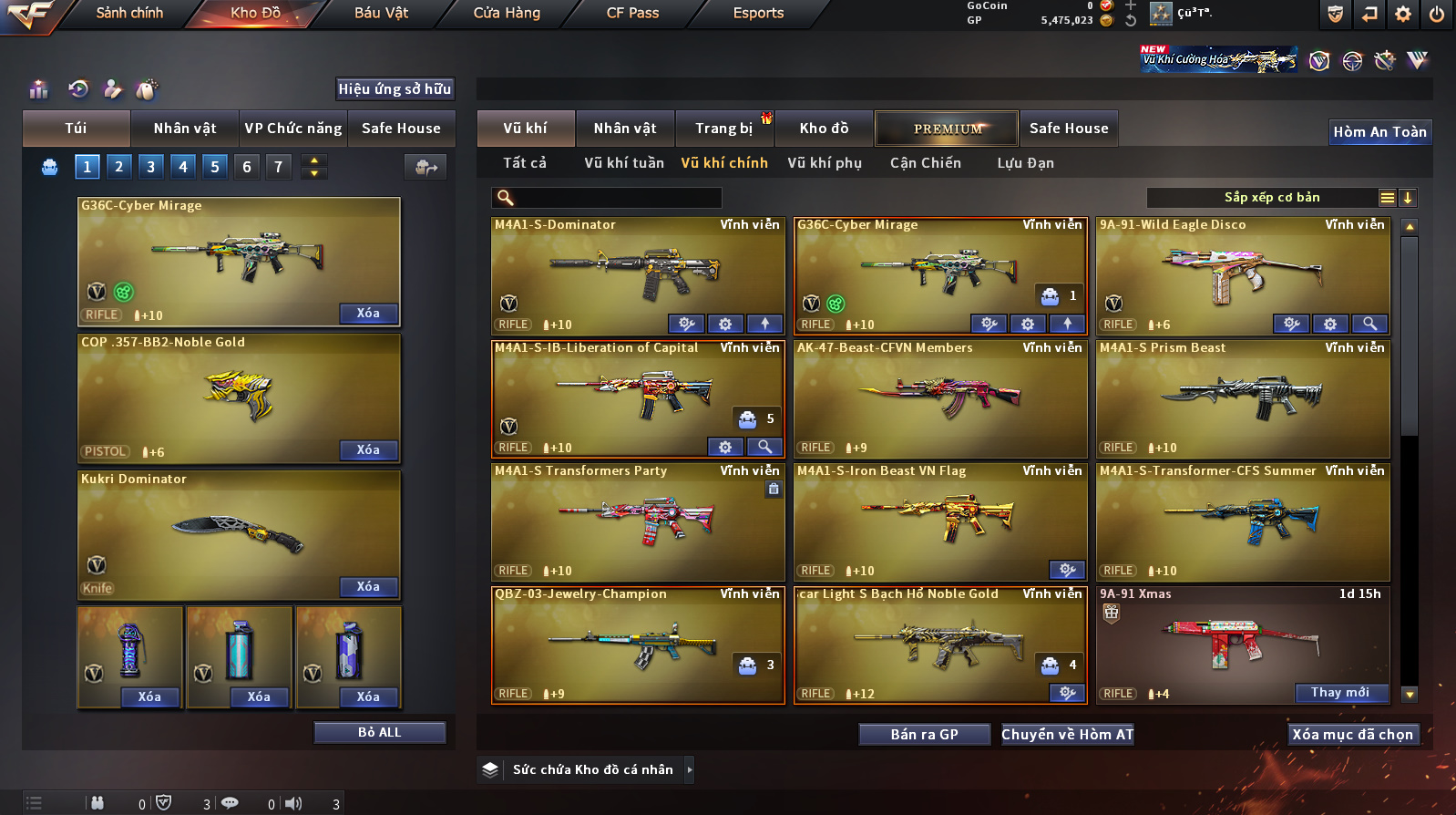Click the Bán ra GP sell button

924,735
